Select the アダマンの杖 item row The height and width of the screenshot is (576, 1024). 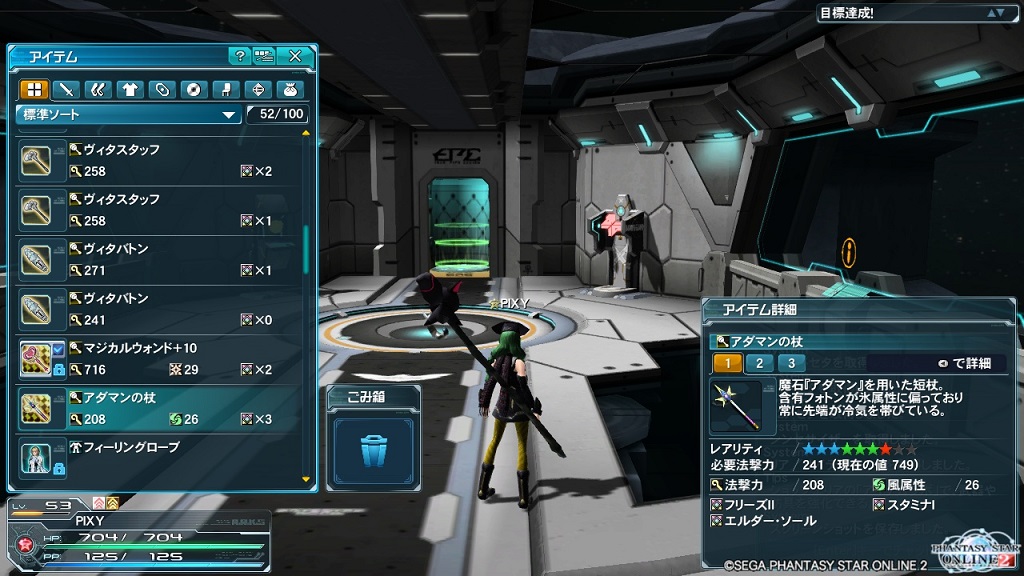(x=160, y=408)
